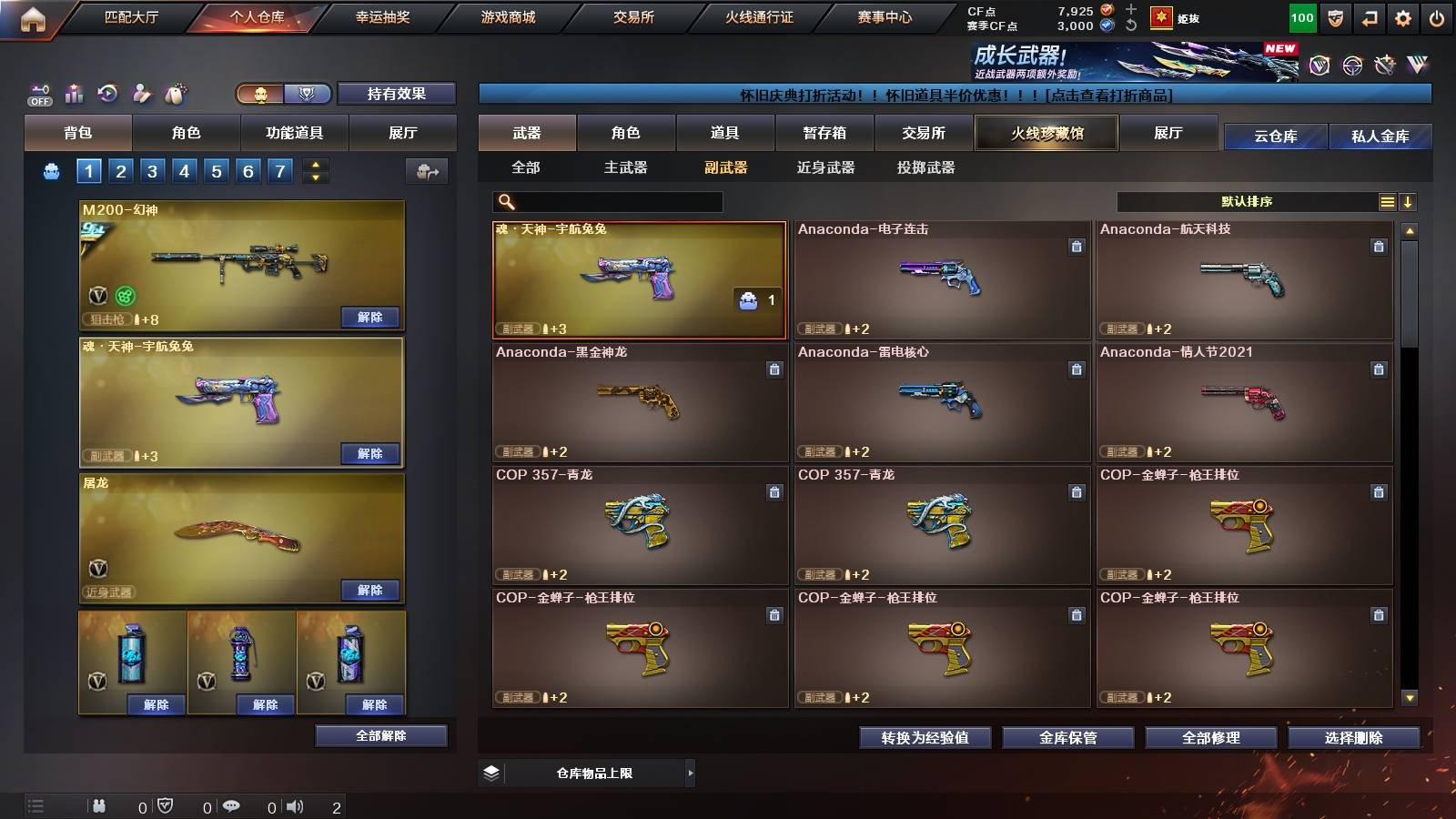Switch display mode to the trophy option
The image size is (1456, 819).
point(308,94)
